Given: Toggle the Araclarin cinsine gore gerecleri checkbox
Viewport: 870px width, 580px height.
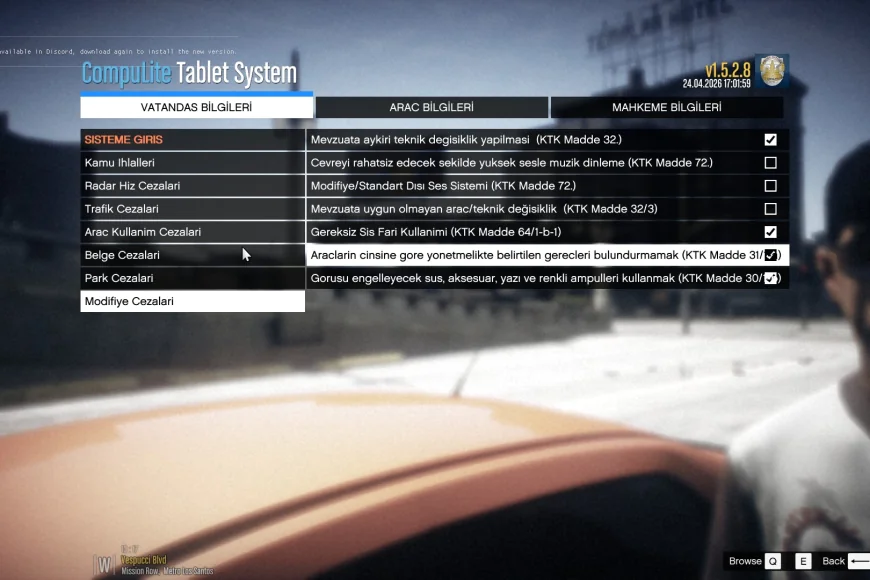Looking at the screenshot, I should 770,255.
